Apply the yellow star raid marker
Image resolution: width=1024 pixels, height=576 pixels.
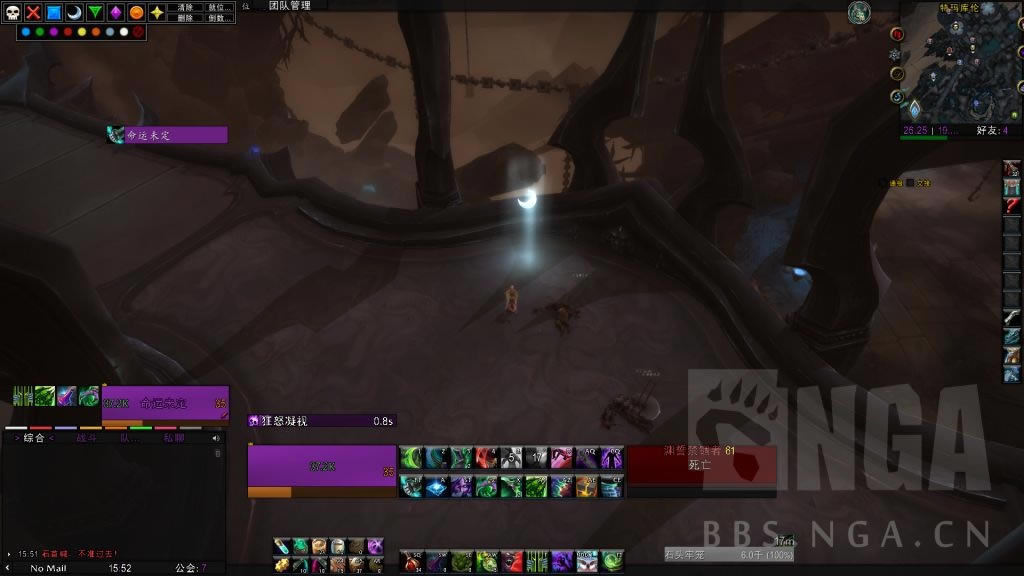click(157, 12)
